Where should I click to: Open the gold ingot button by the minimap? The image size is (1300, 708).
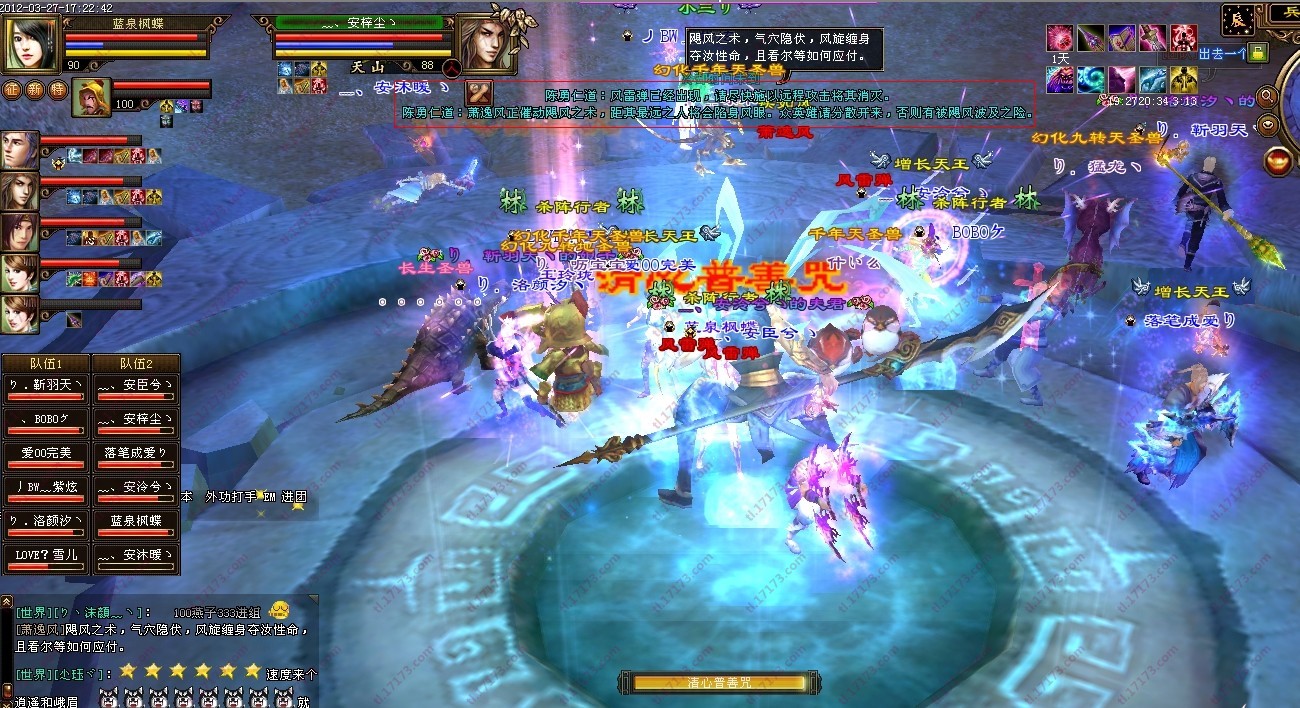[1268, 126]
